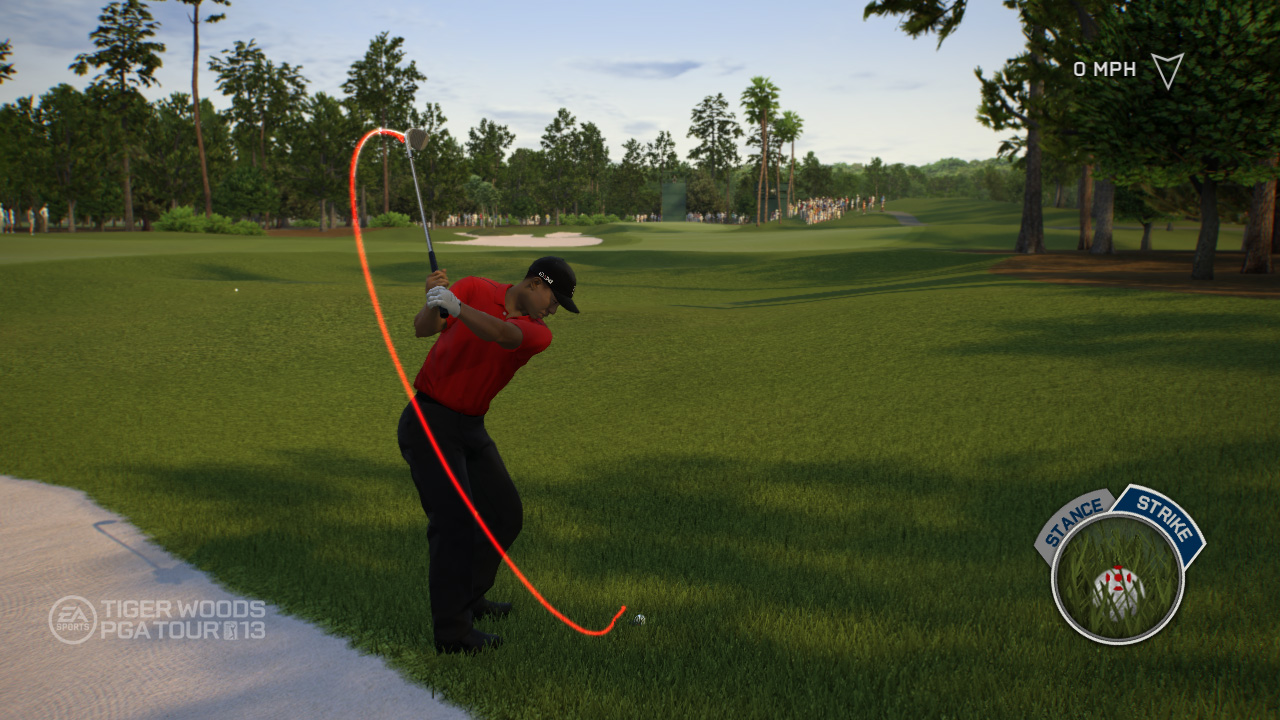Click the left red contact marker on the ball
The width and height of the screenshot is (1280, 720).
click(1108, 577)
